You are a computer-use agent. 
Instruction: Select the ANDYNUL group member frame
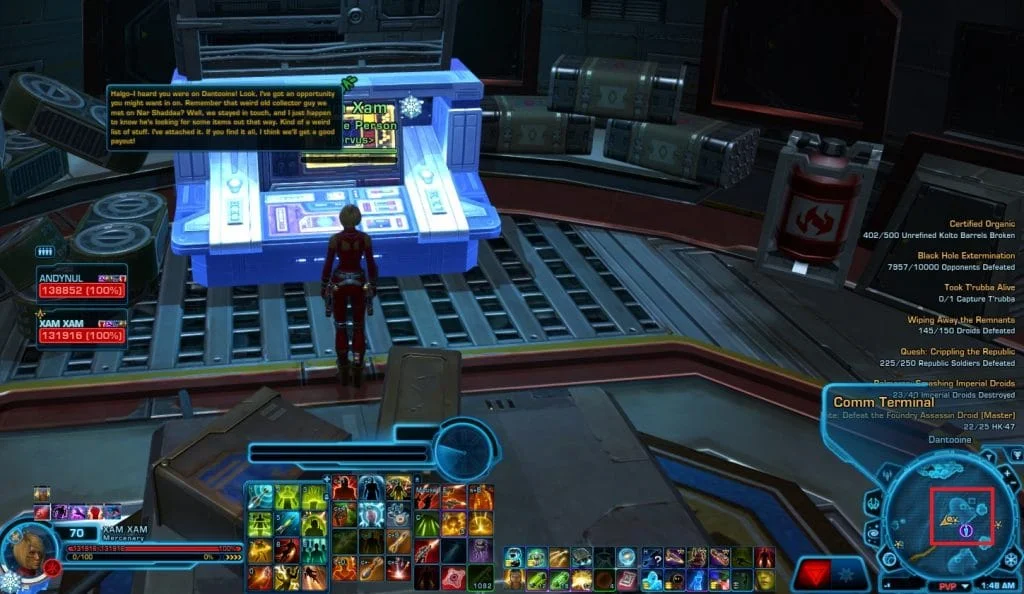(80, 283)
